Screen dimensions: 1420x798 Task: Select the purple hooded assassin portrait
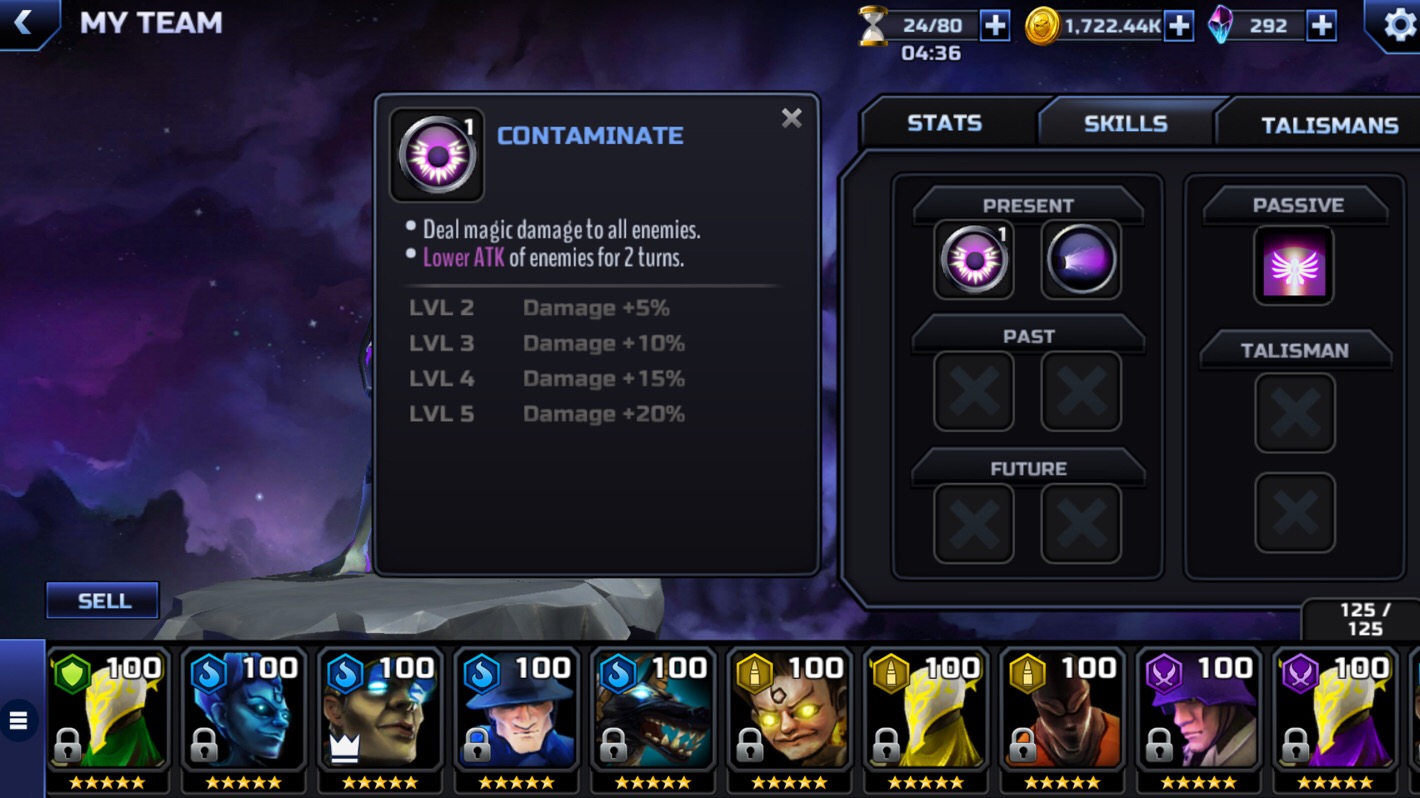click(1198, 712)
